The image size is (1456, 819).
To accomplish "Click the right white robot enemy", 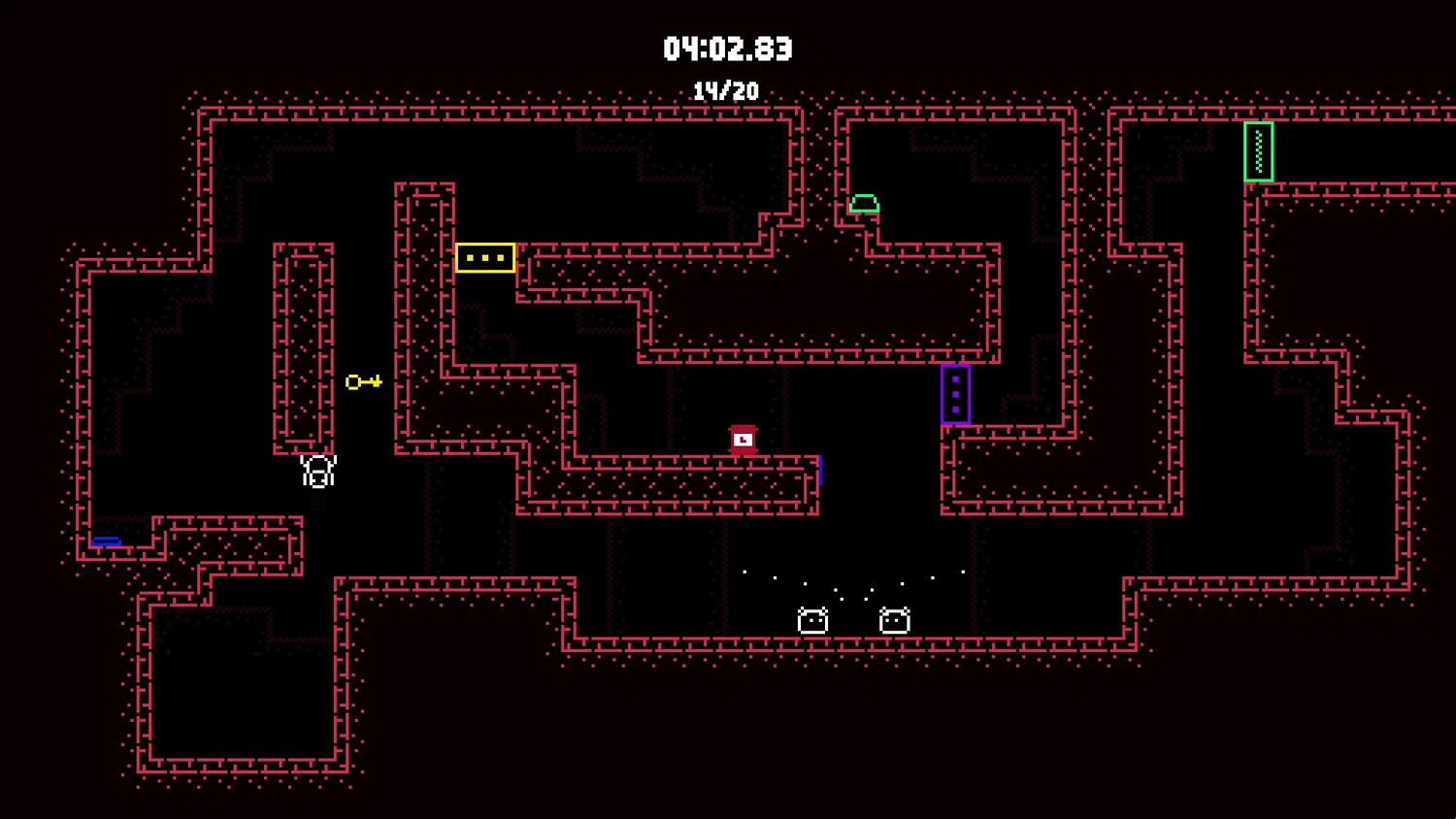I will point(893,618).
